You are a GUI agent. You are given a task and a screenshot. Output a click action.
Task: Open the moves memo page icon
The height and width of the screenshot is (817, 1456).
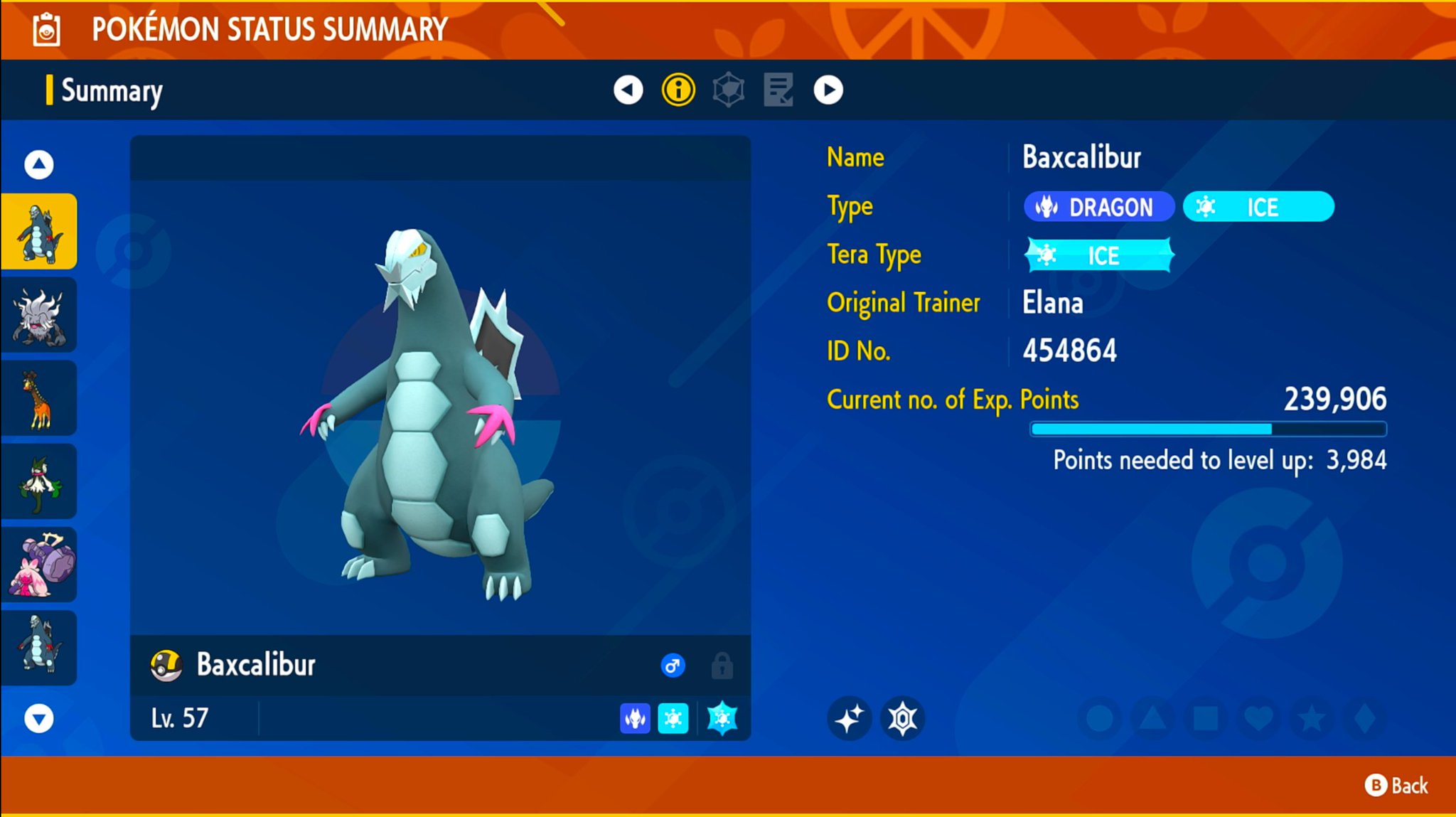pyautogui.click(x=778, y=90)
